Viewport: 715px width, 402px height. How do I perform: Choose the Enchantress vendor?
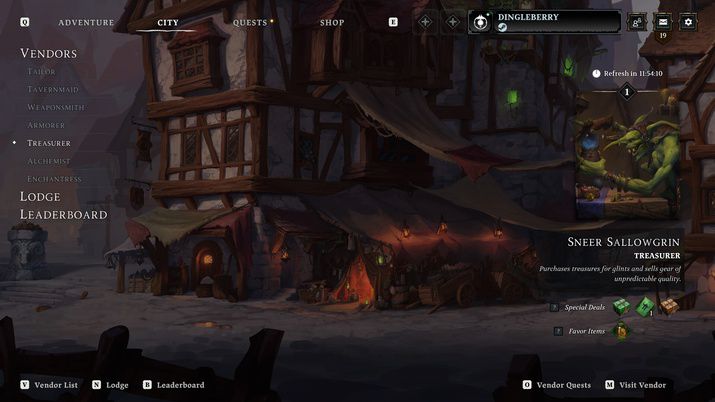tap(55, 179)
